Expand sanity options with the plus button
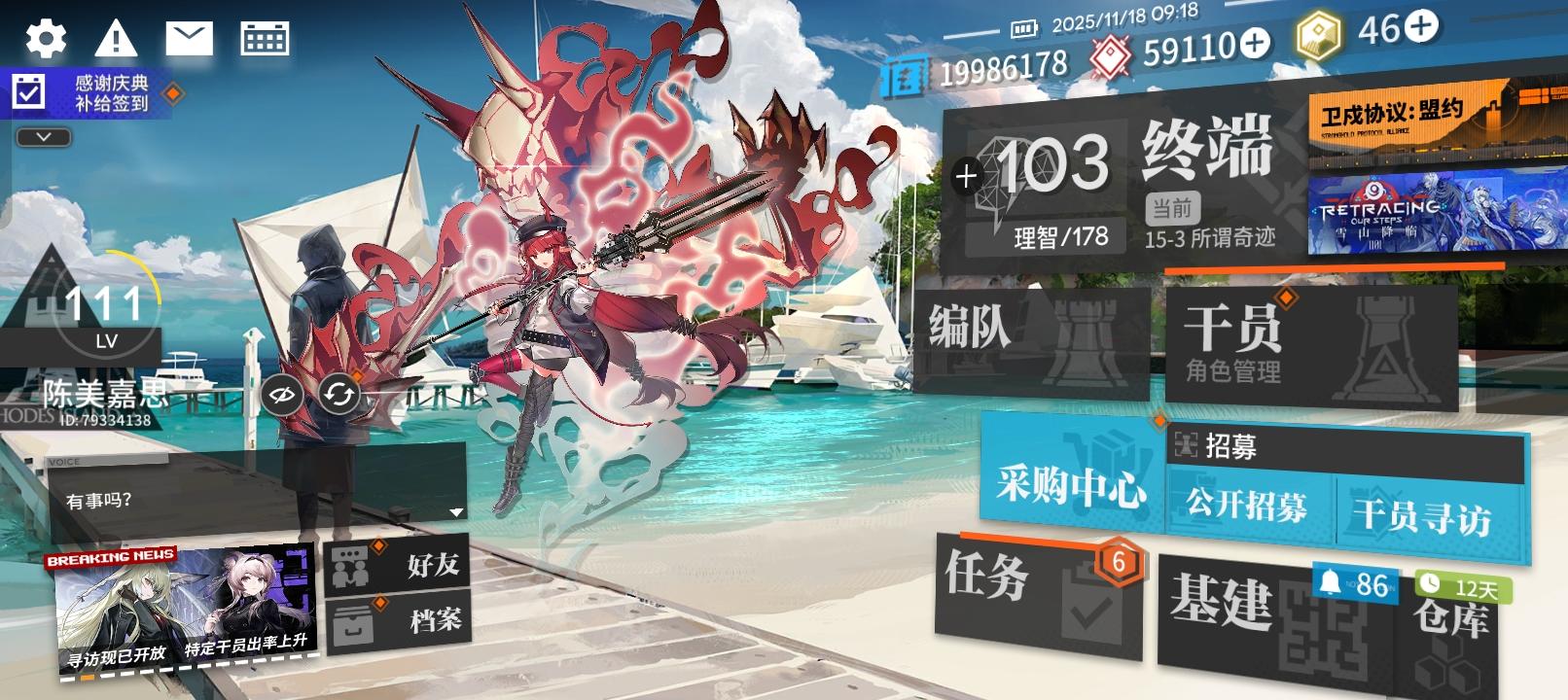 point(966,176)
